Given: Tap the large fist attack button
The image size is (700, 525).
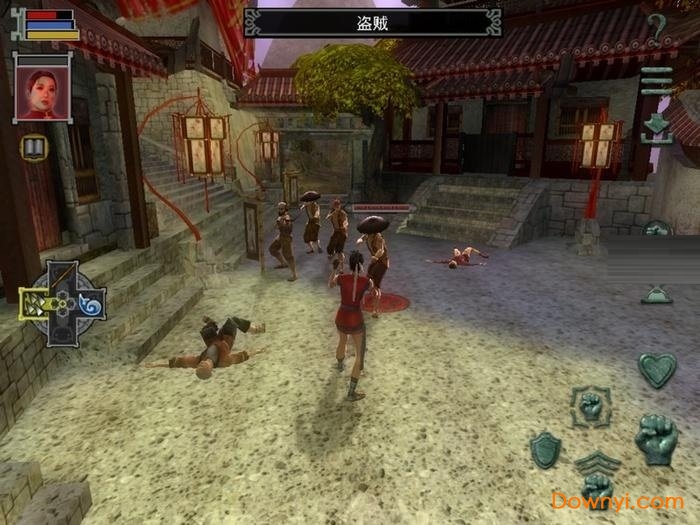Looking at the screenshot, I should click(656, 439).
